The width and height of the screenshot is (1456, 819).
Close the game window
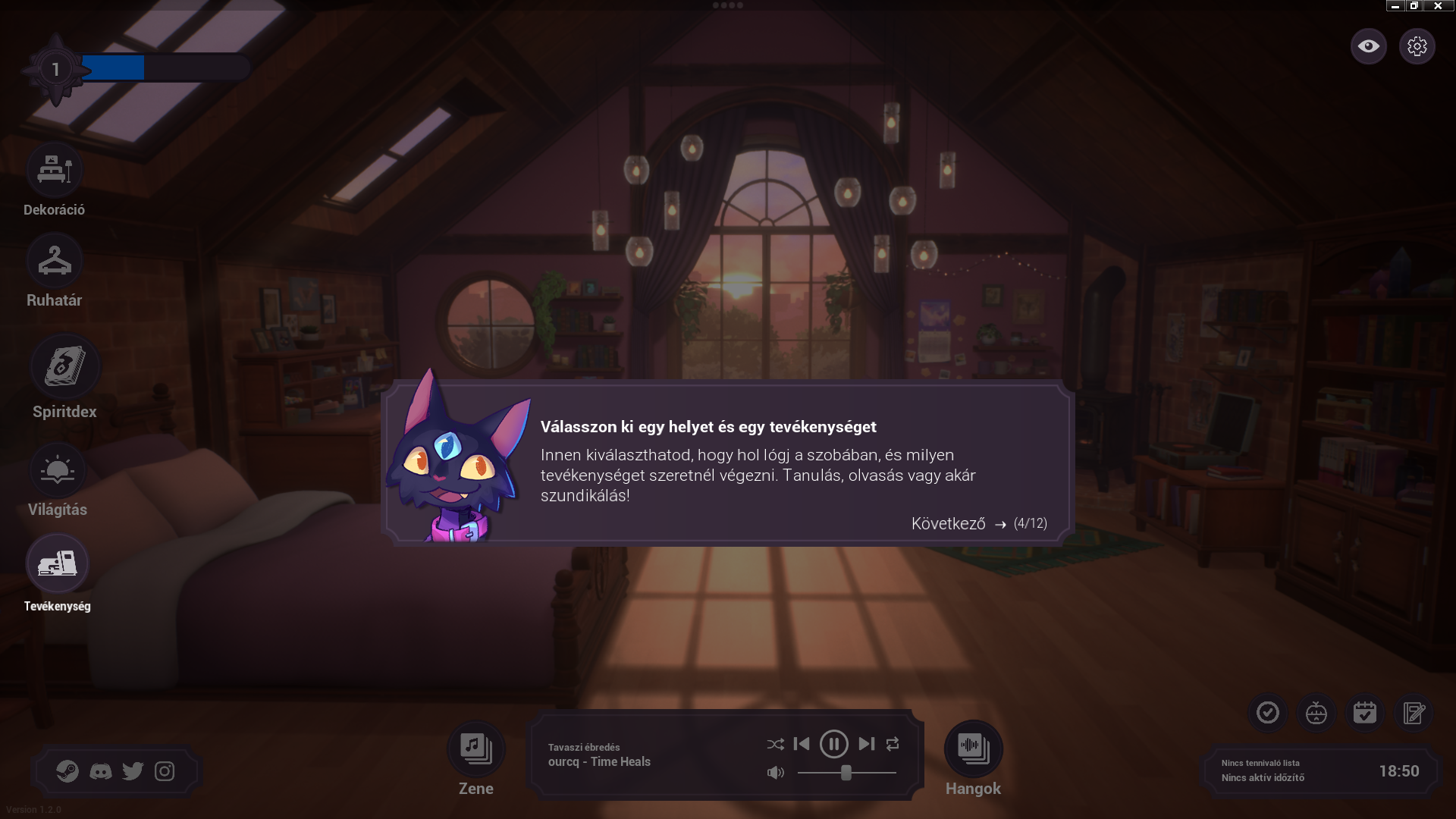tap(1438, 6)
